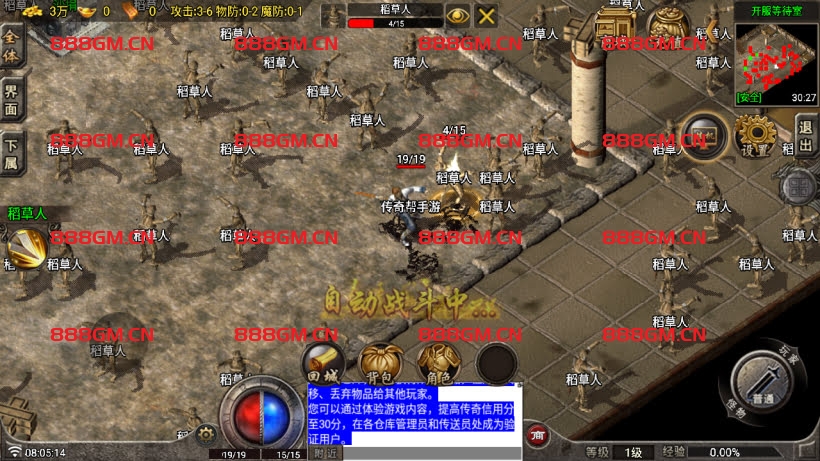
Task: Select the 下属 side tab
Action: coord(11,150)
